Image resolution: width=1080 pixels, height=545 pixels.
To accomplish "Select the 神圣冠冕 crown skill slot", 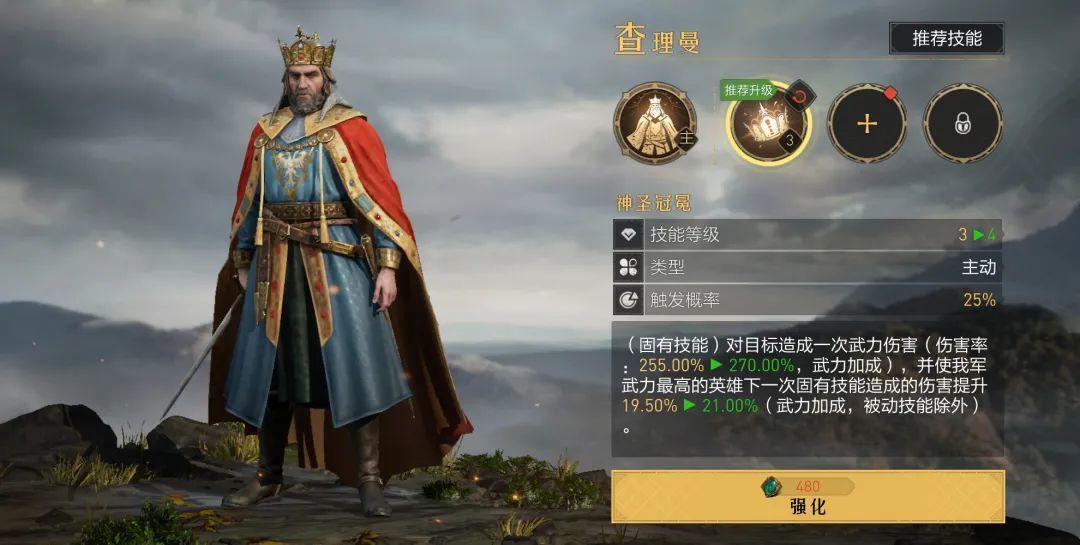I will tap(766, 126).
